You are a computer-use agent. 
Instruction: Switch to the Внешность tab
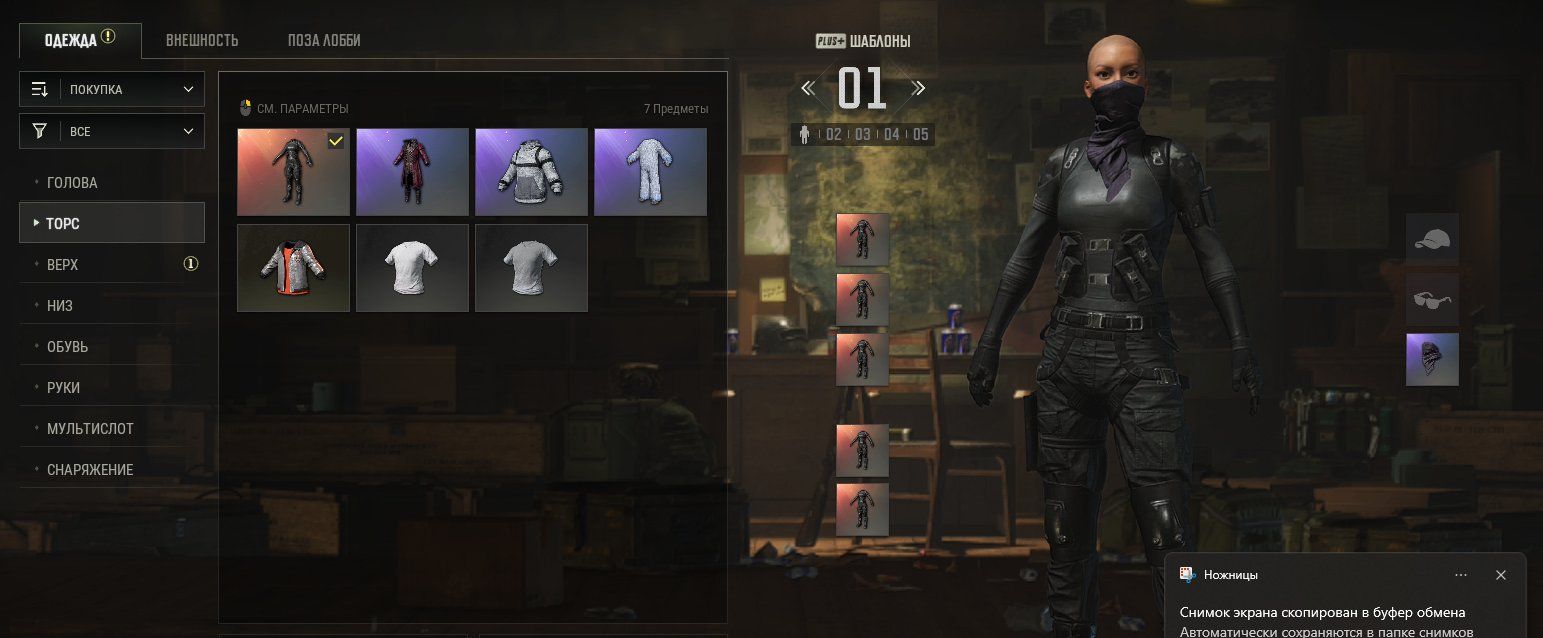pos(202,40)
